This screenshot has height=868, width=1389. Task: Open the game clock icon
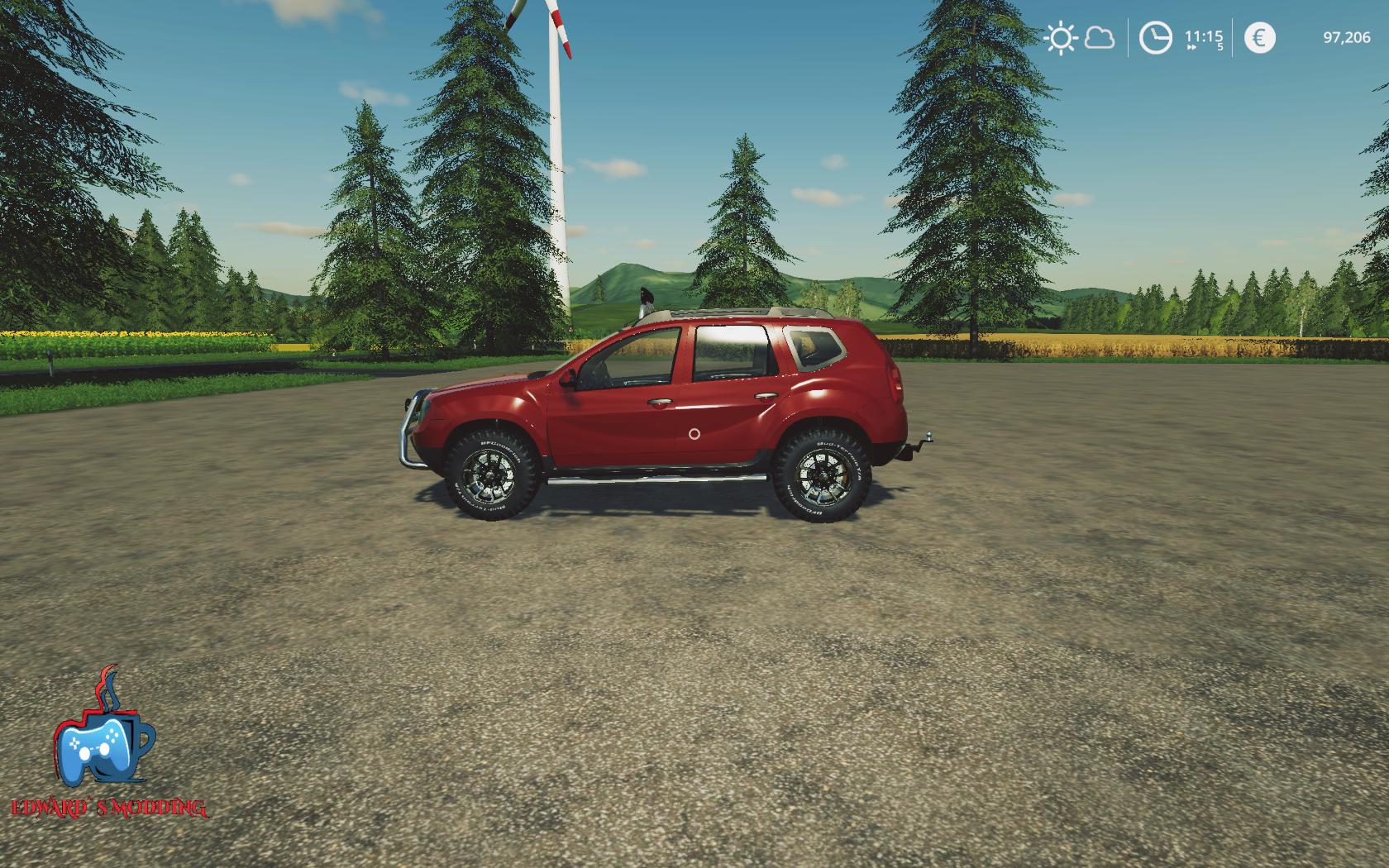(x=1155, y=38)
